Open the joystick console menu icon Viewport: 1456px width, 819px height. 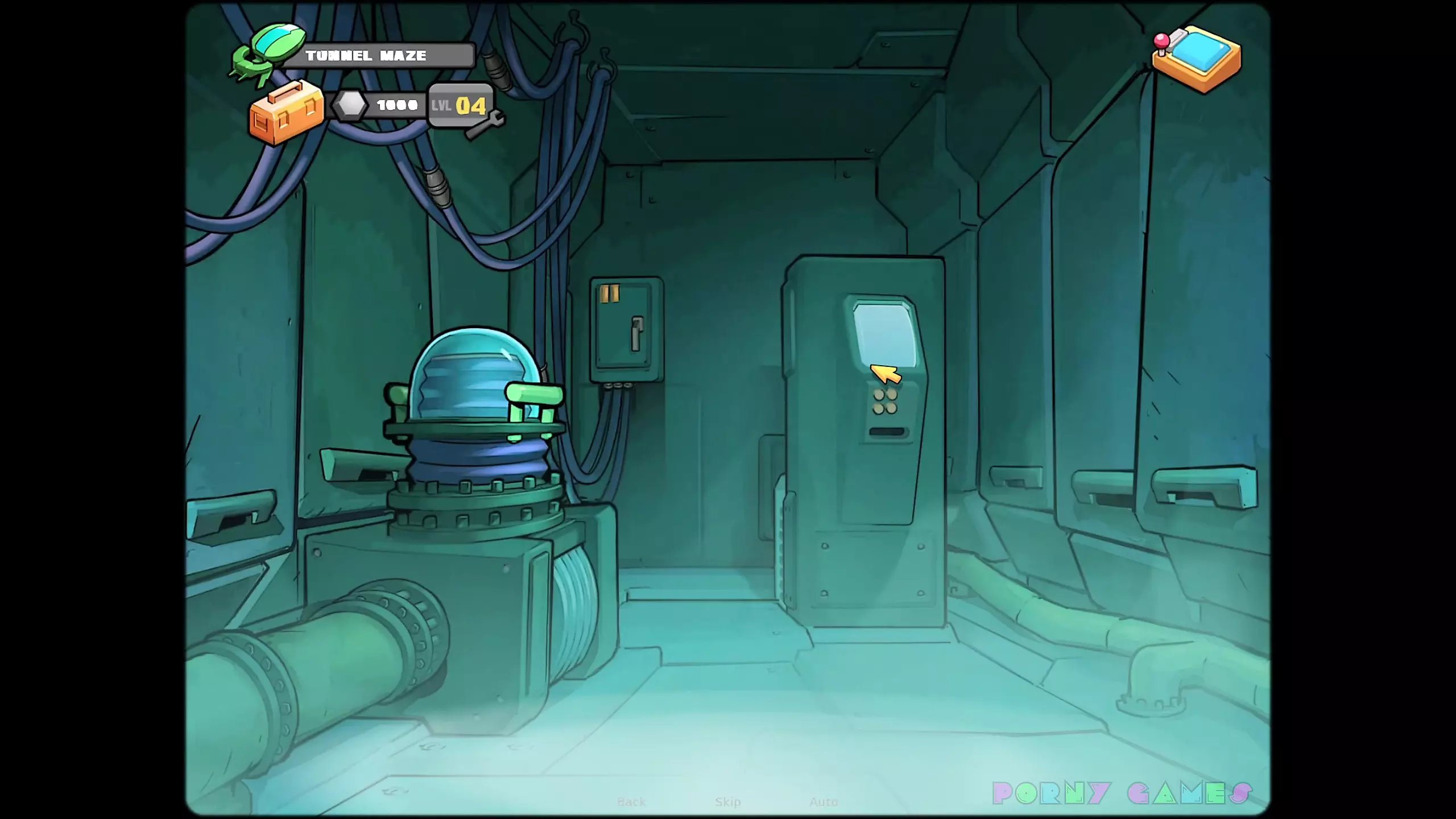coord(1196,59)
